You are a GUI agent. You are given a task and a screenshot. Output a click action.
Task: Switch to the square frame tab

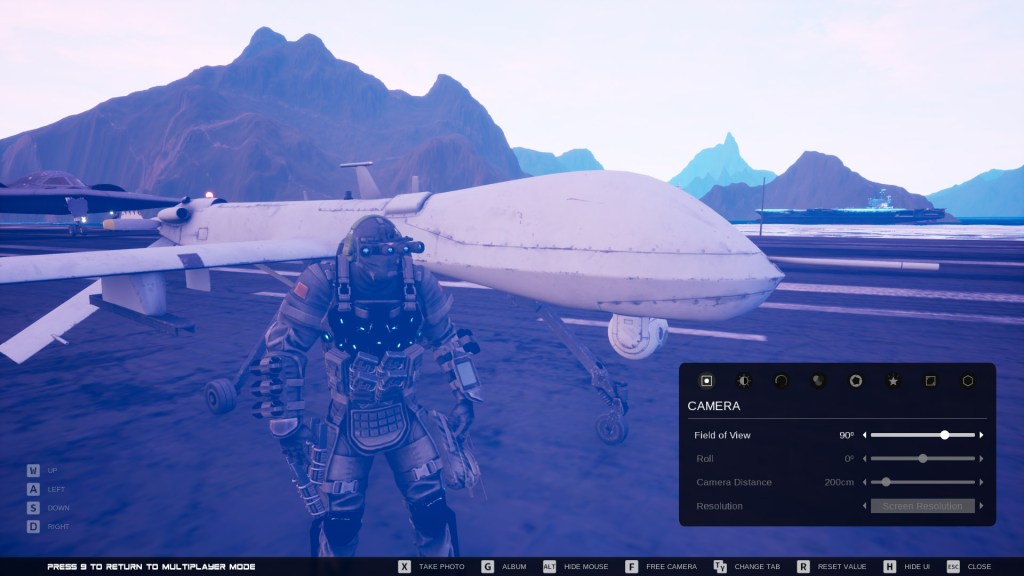pyautogui.click(x=930, y=381)
